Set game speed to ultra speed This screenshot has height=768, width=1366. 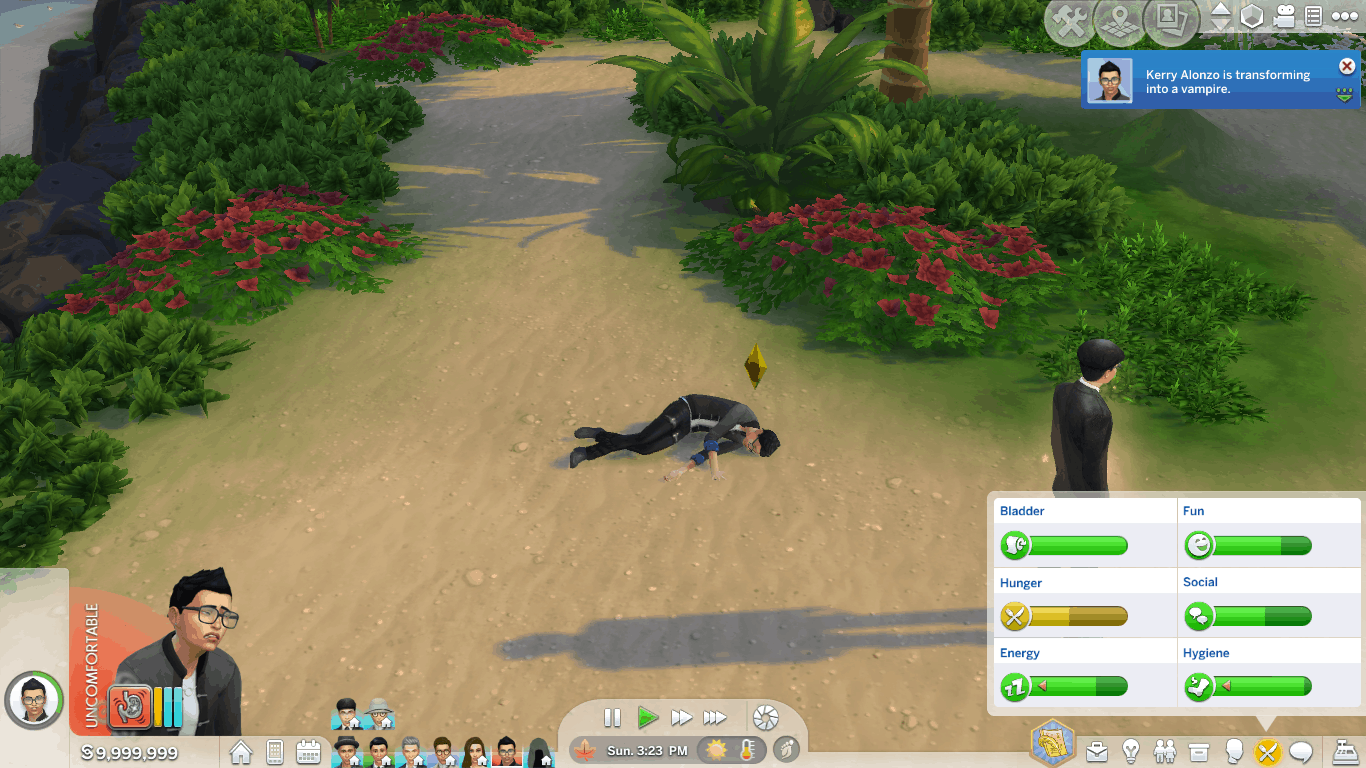(715, 717)
